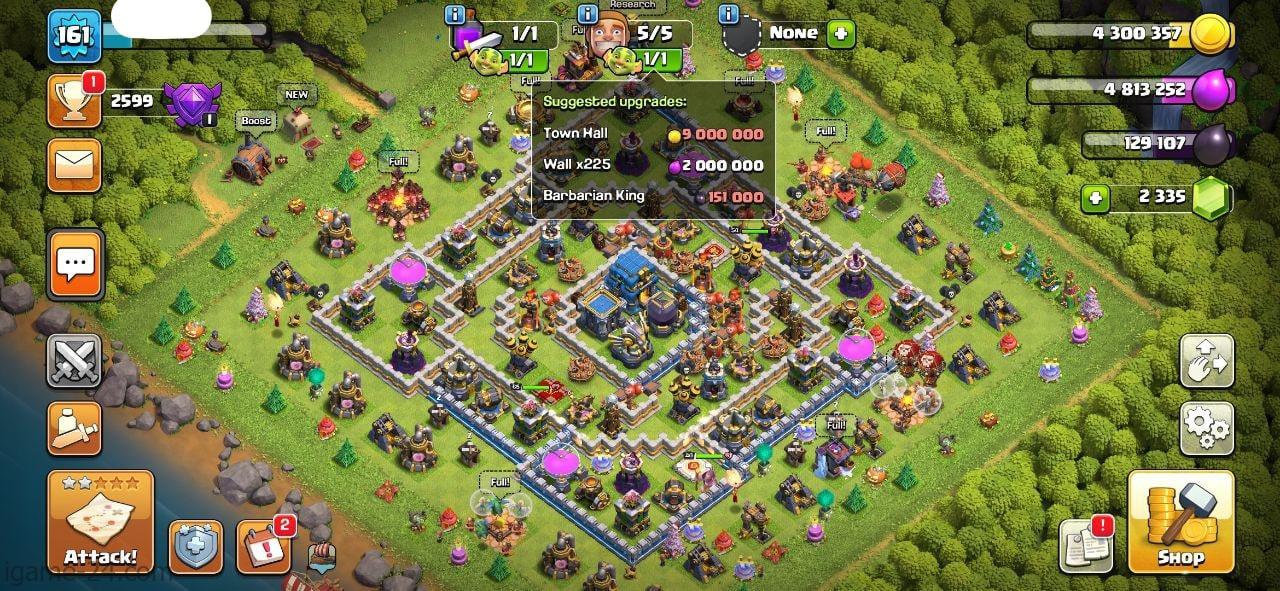This screenshot has height=591, width=1280.
Task: Open the shield status button
Action: [195, 547]
